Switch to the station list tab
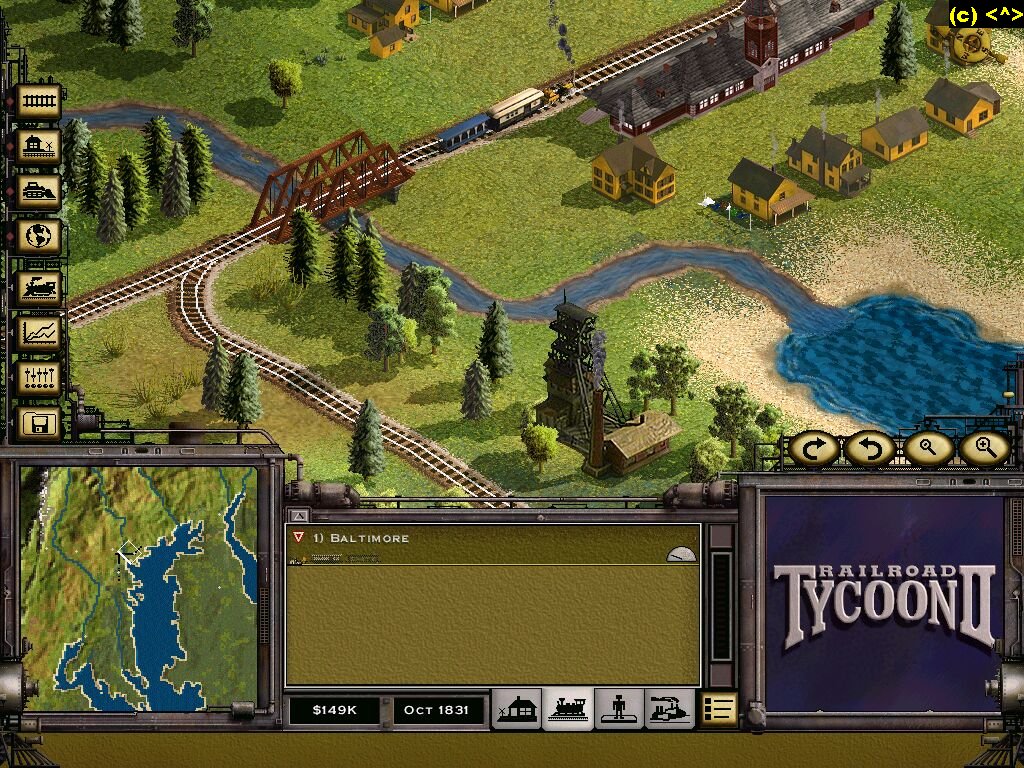The width and height of the screenshot is (1024, 768). point(517,709)
